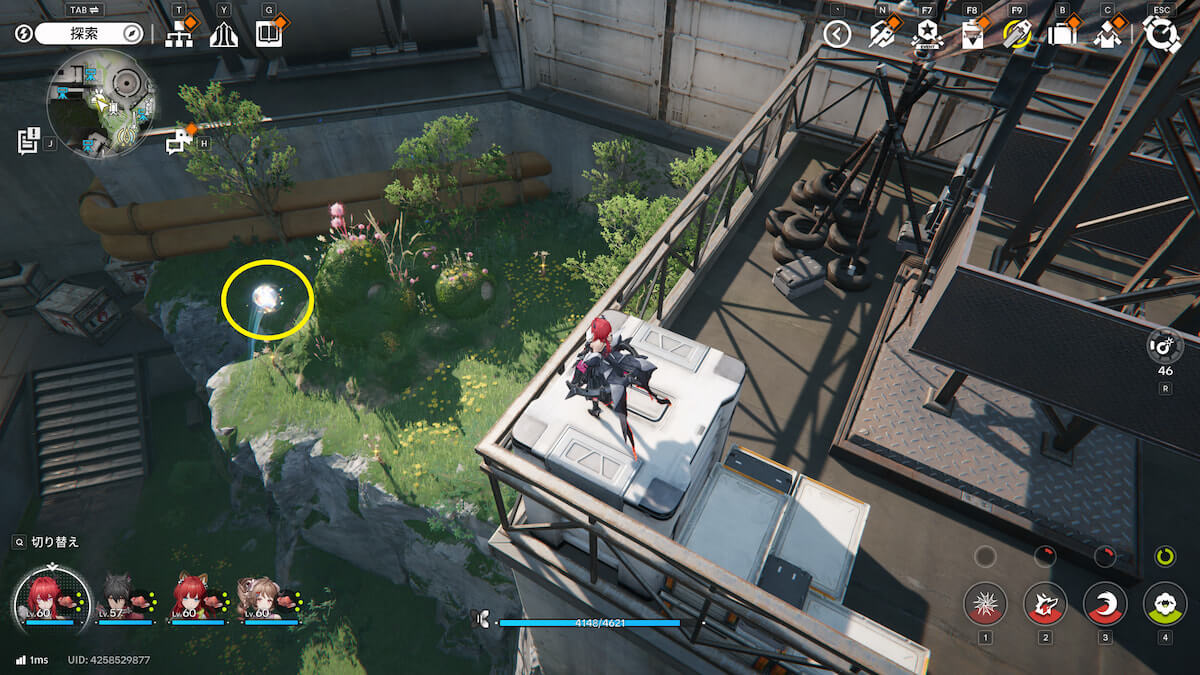The height and width of the screenshot is (675, 1200).
Task: Activate the wolf-head skill in slot 2
Action: [x=1045, y=604]
